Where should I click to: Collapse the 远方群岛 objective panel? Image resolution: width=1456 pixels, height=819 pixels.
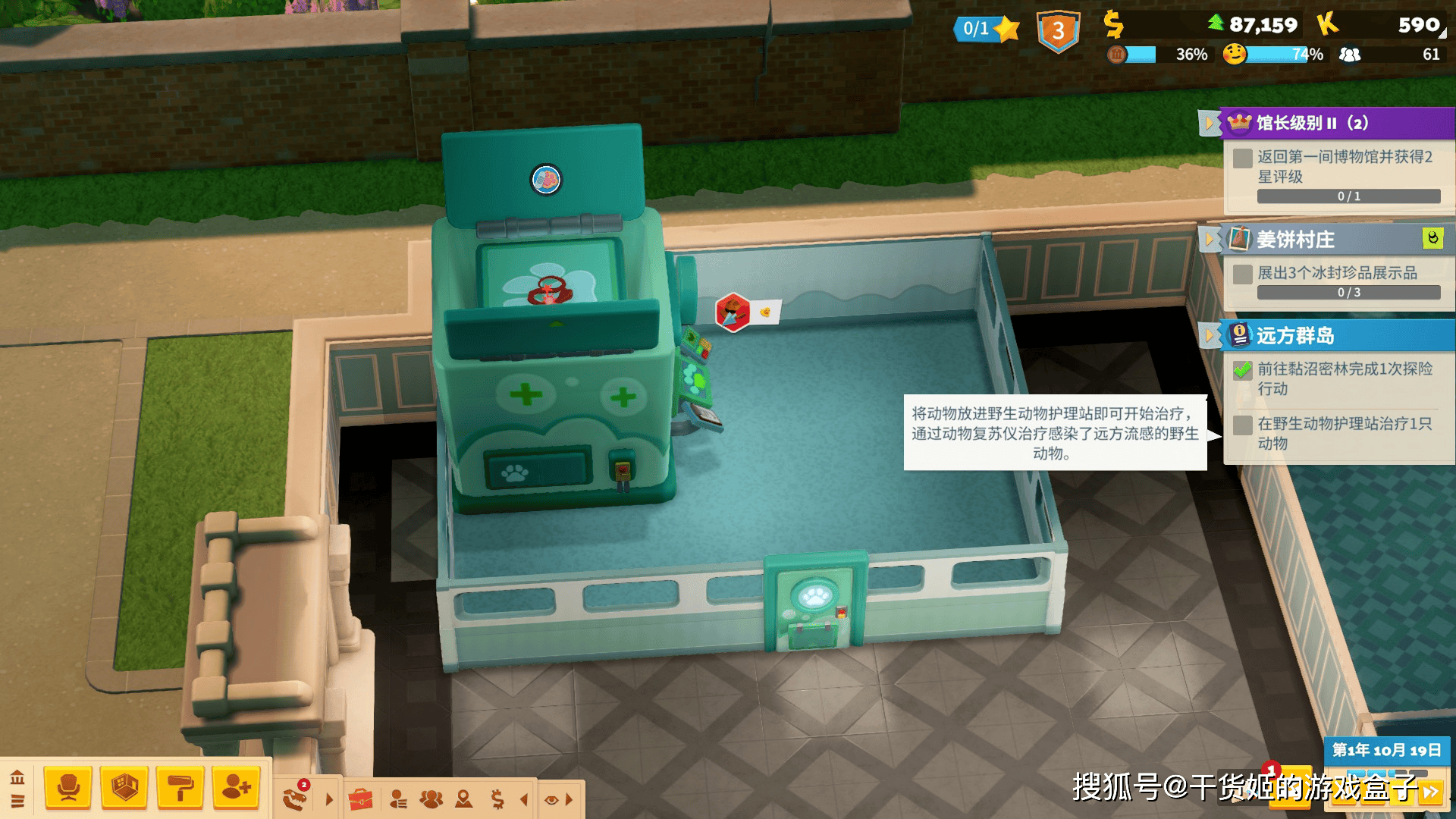click(1209, 334)
